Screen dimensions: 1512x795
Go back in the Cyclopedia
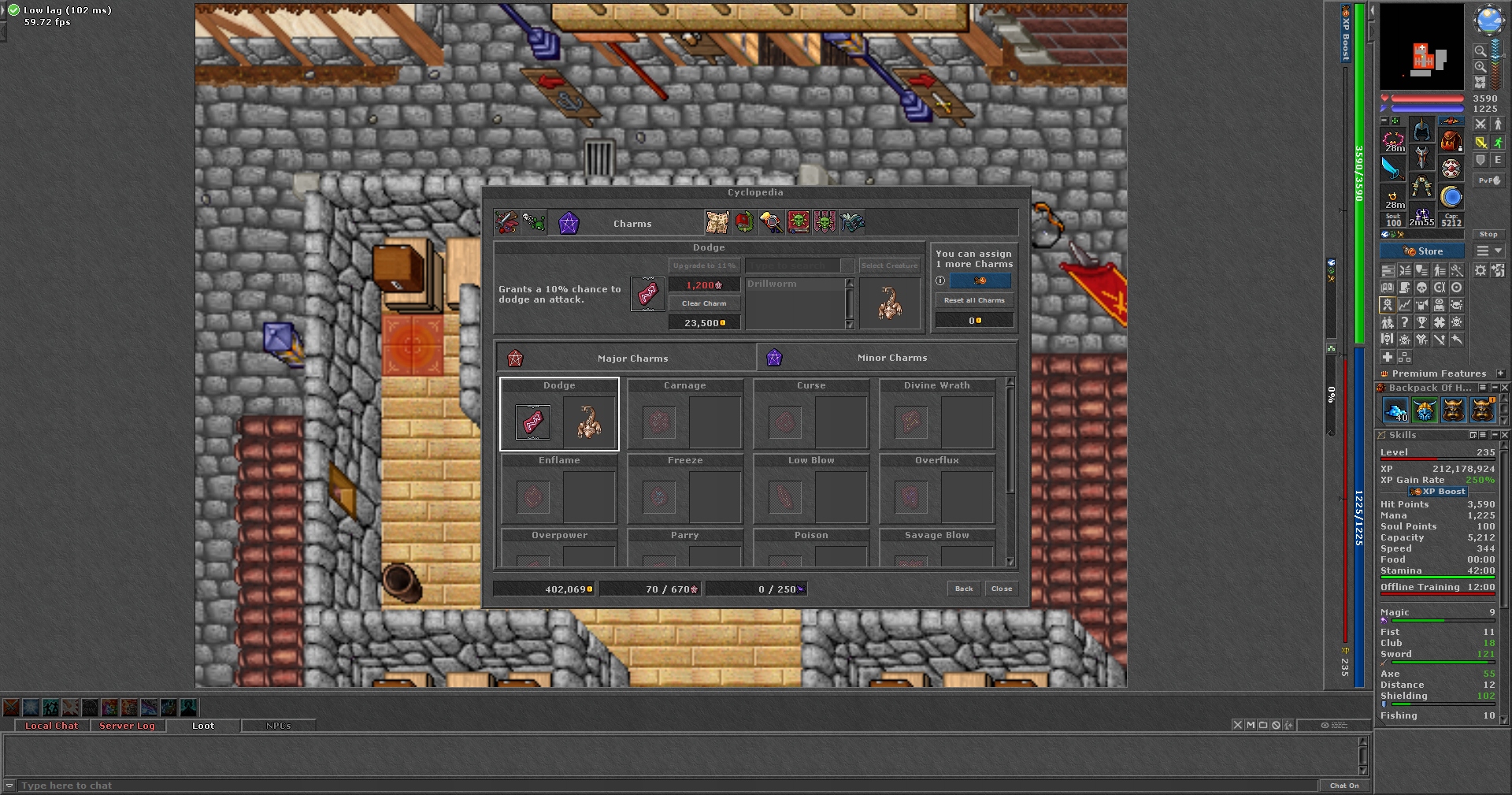[x=964, y=589]
